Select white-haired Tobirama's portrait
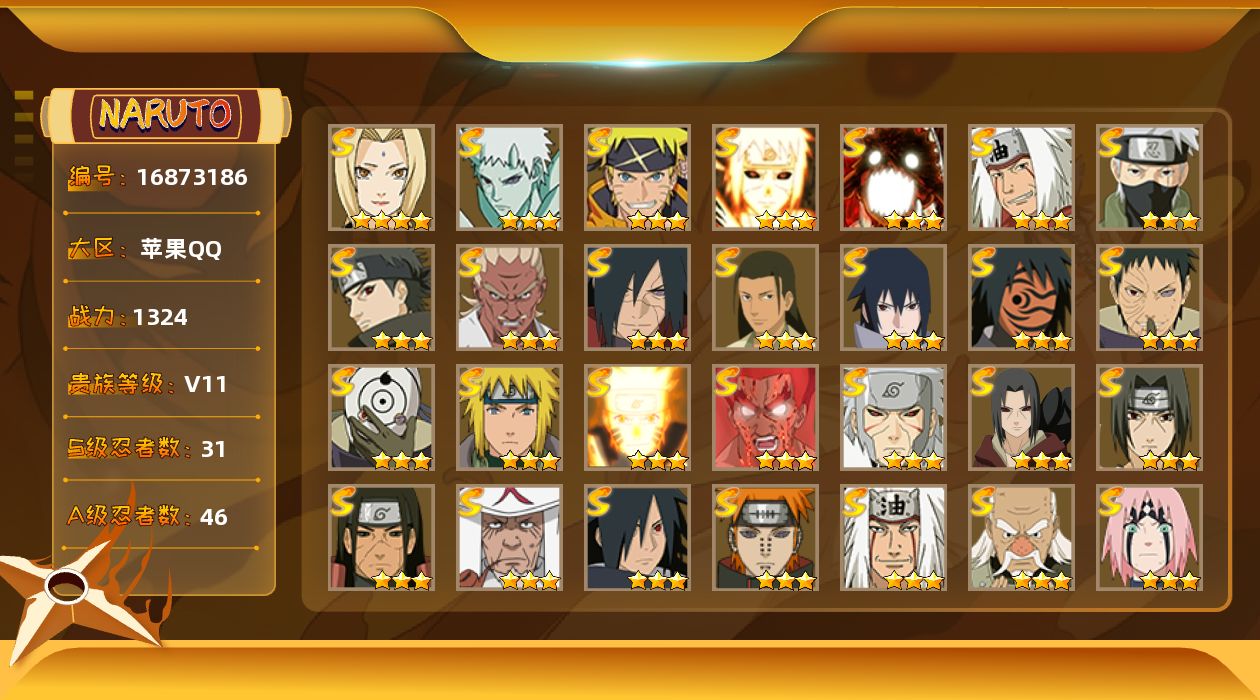 [x=893, y=417]
